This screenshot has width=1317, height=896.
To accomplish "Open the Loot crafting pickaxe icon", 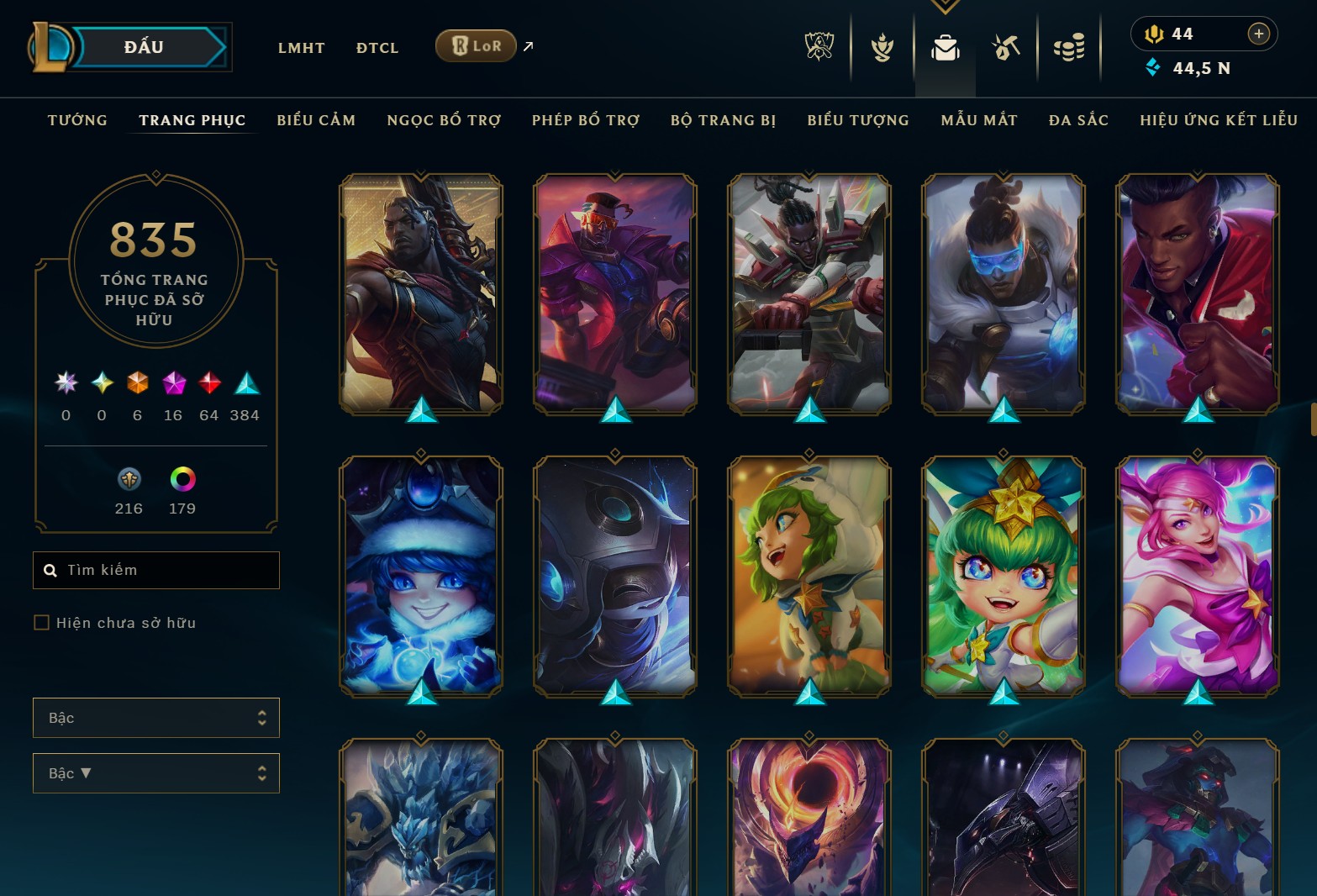I will tap(1008, 48).
